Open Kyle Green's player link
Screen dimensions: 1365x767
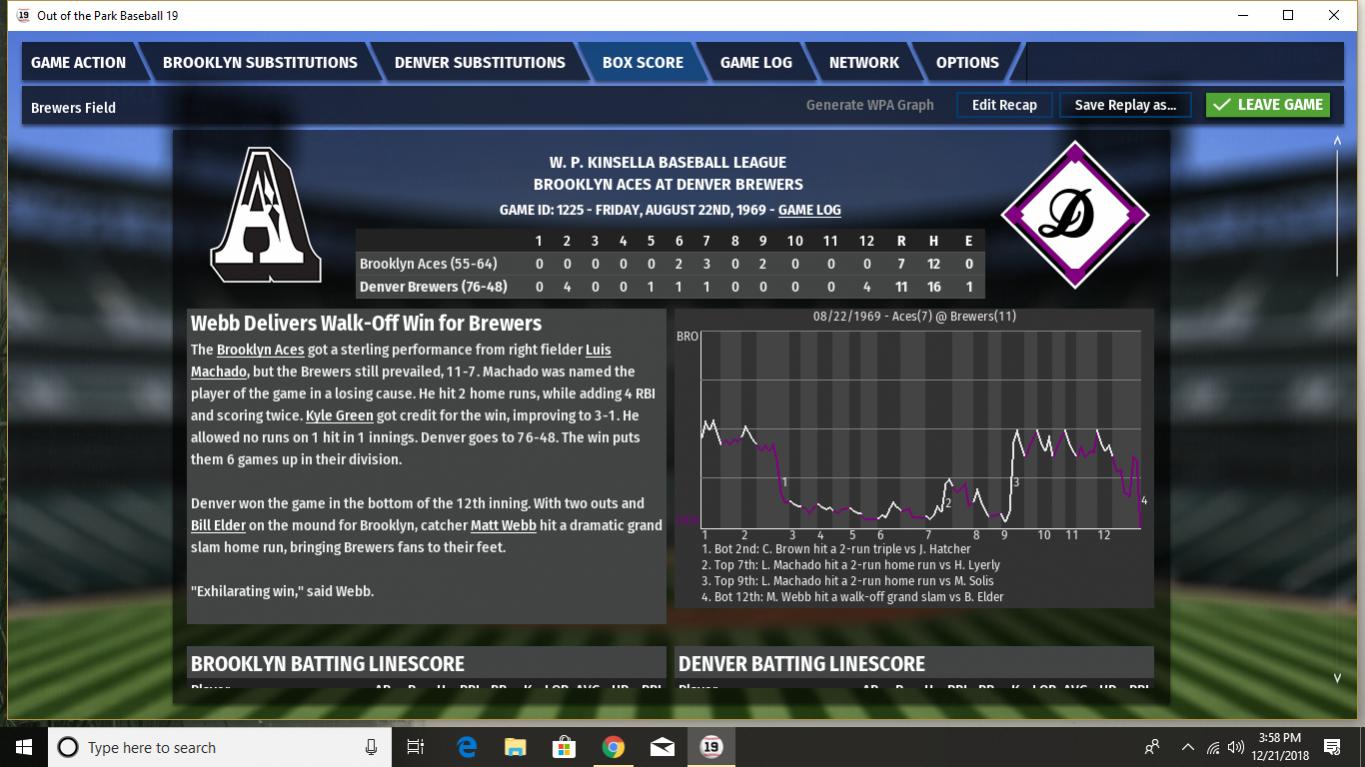pos(339,416)
